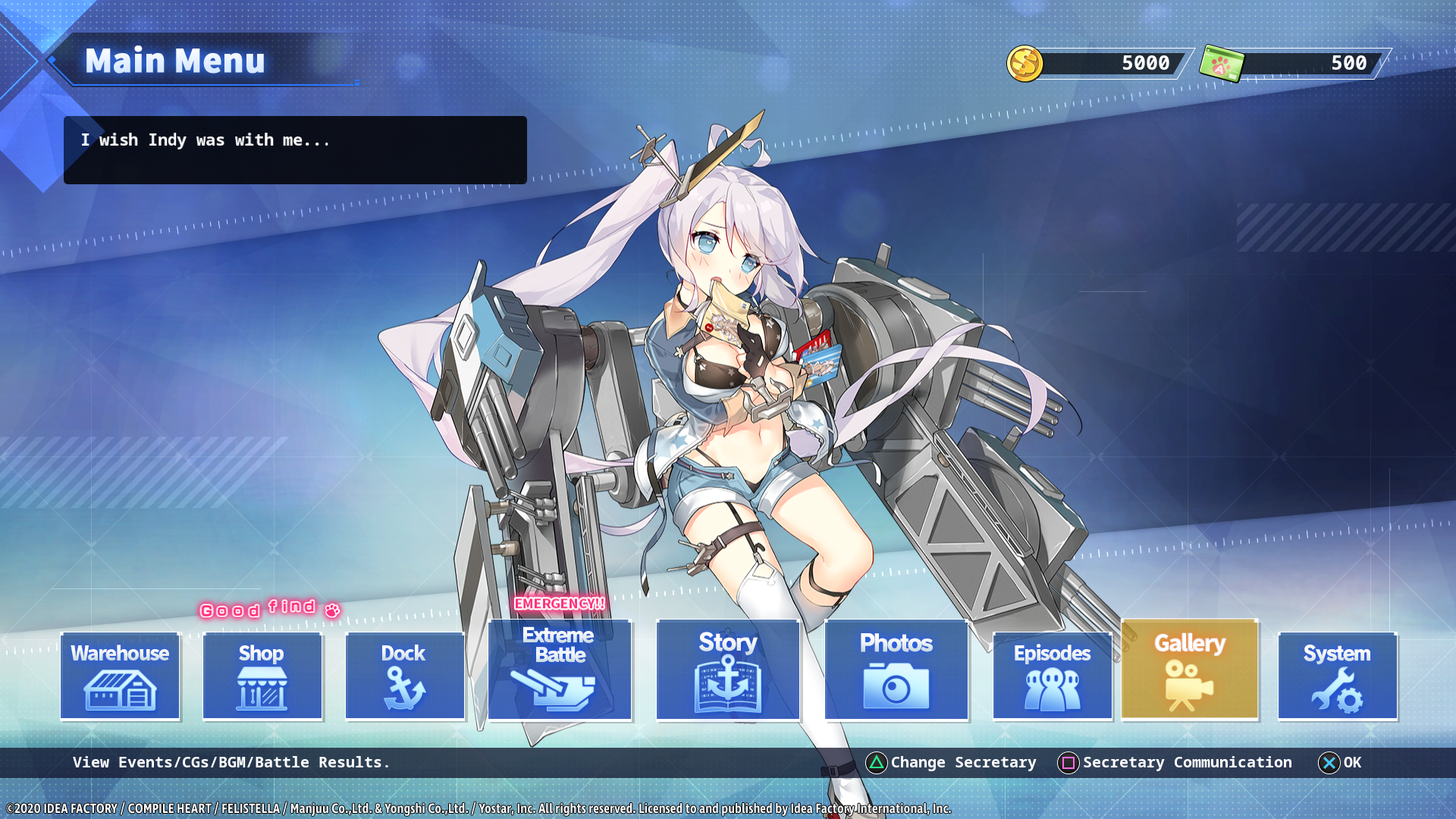This screenshot has width=1456, height=819.
Task: Open Photos mode
Action: pos(896,670)
